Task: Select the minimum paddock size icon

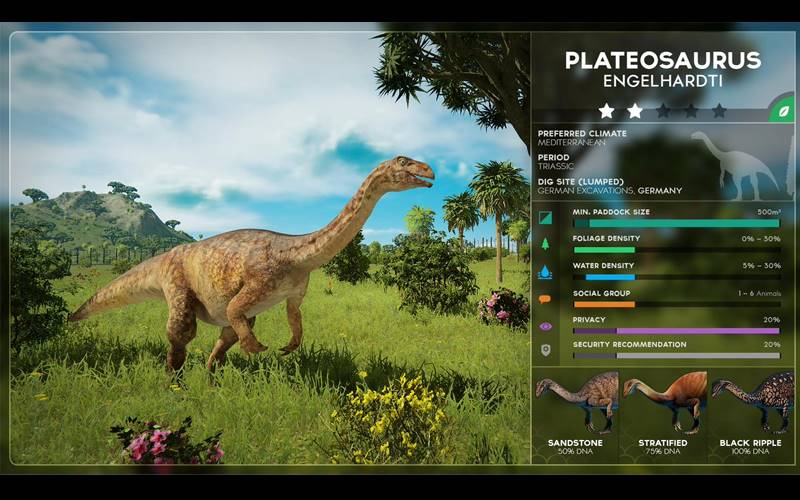Action: [x=545, y=217]
